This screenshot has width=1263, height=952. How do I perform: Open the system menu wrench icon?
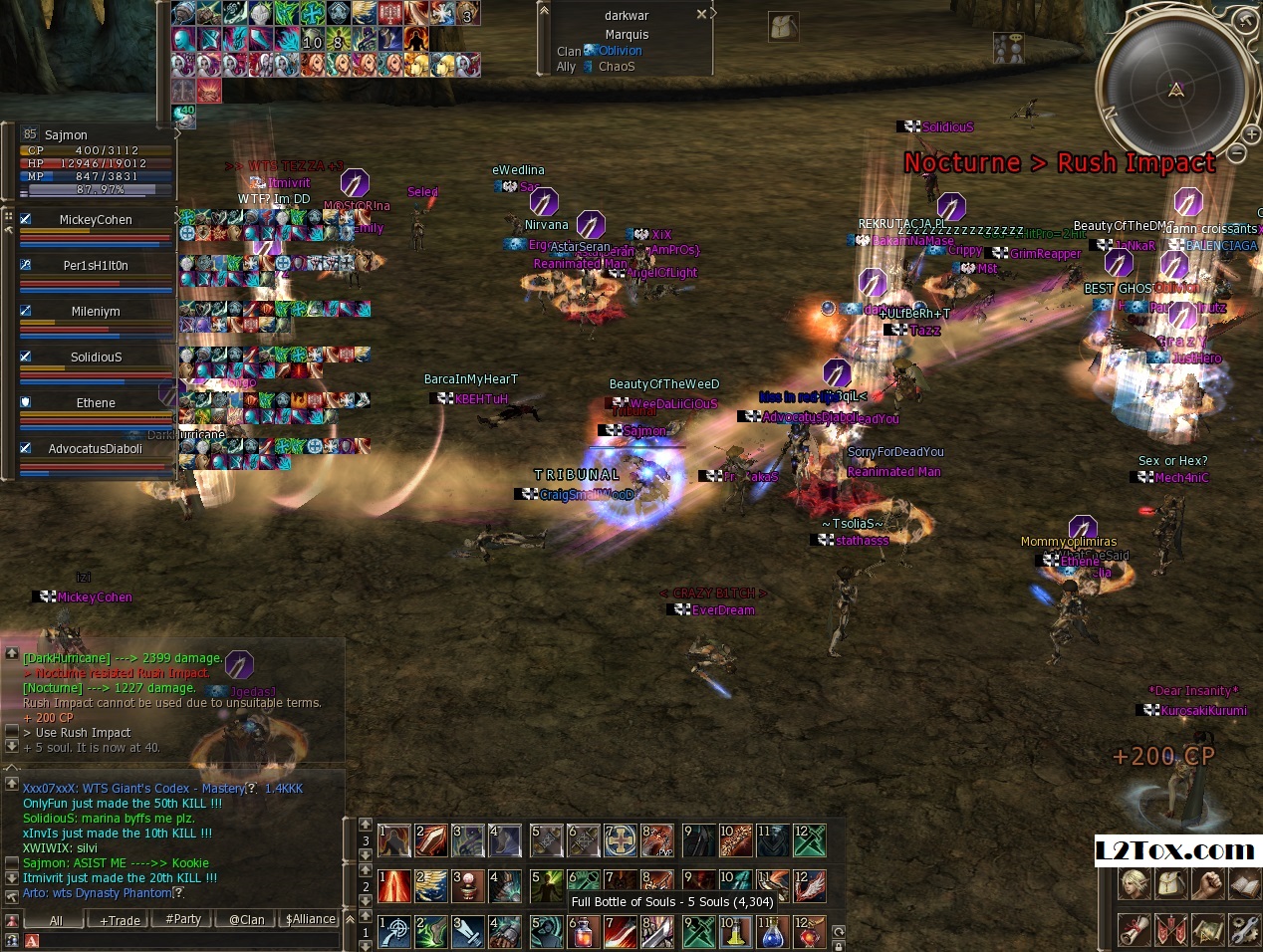click(x=1244, y=930)
